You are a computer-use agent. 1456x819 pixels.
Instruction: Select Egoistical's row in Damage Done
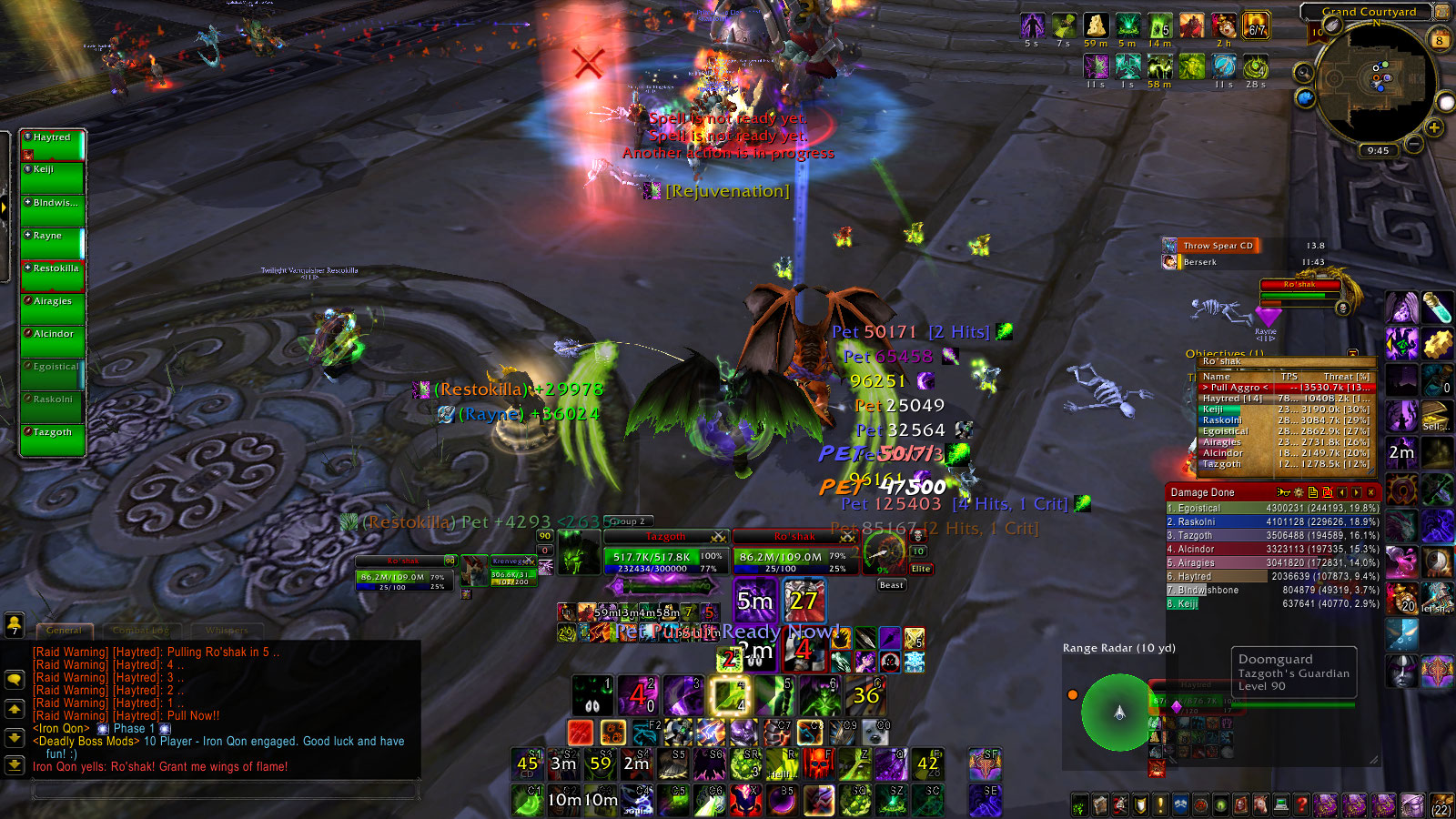coord(1272,509)
